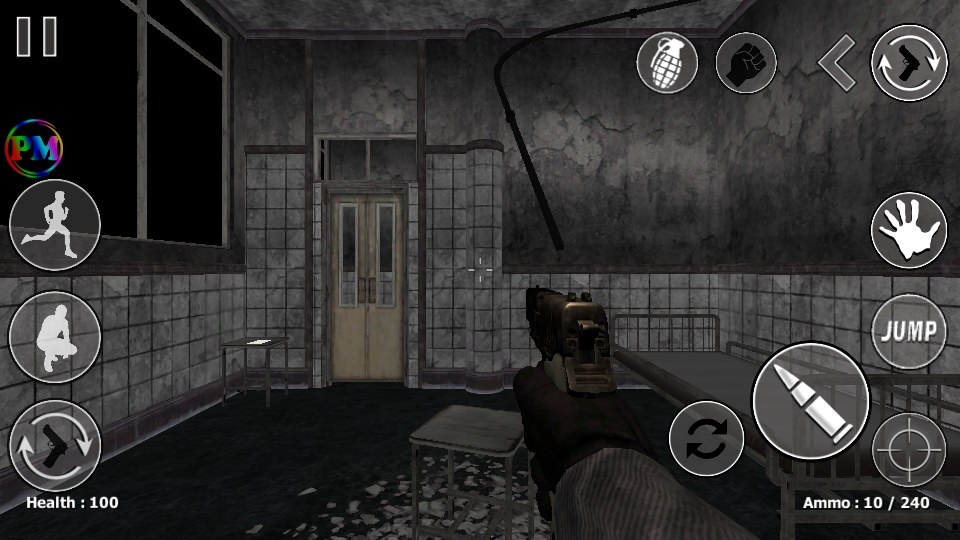Reload with the circular arrows button
The height and width of the screenshot is (540, 960).
[706, 438]
